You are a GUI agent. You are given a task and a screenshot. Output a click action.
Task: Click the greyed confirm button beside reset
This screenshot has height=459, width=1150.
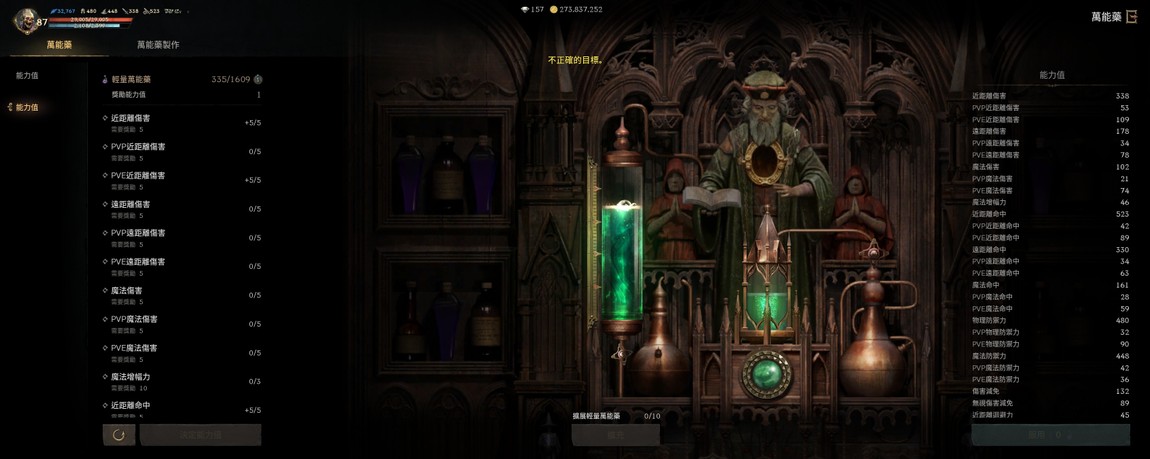[200, 435]
